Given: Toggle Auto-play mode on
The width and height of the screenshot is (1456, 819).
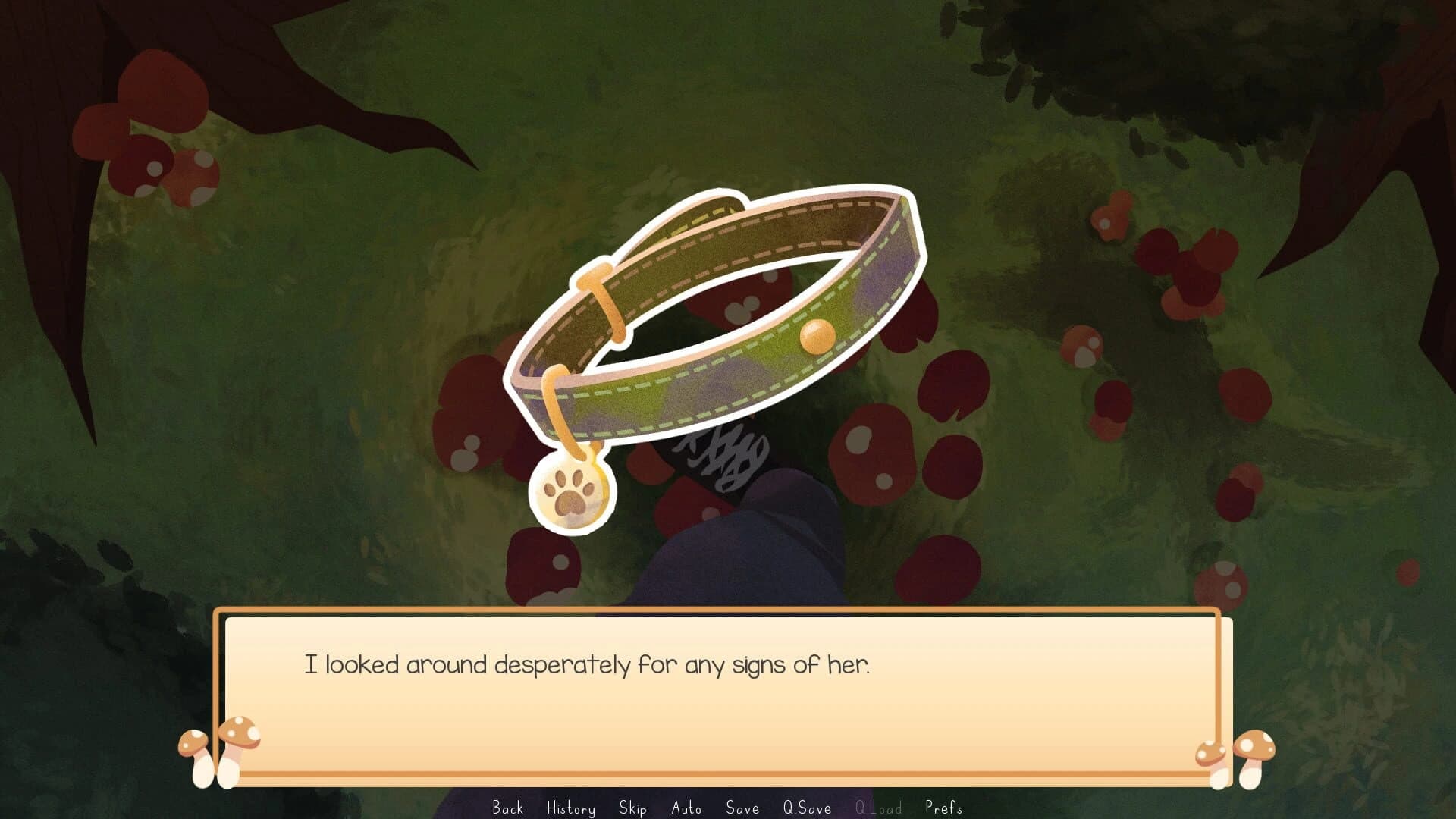Looking at the screenshot, I should (x=686, y=808).
